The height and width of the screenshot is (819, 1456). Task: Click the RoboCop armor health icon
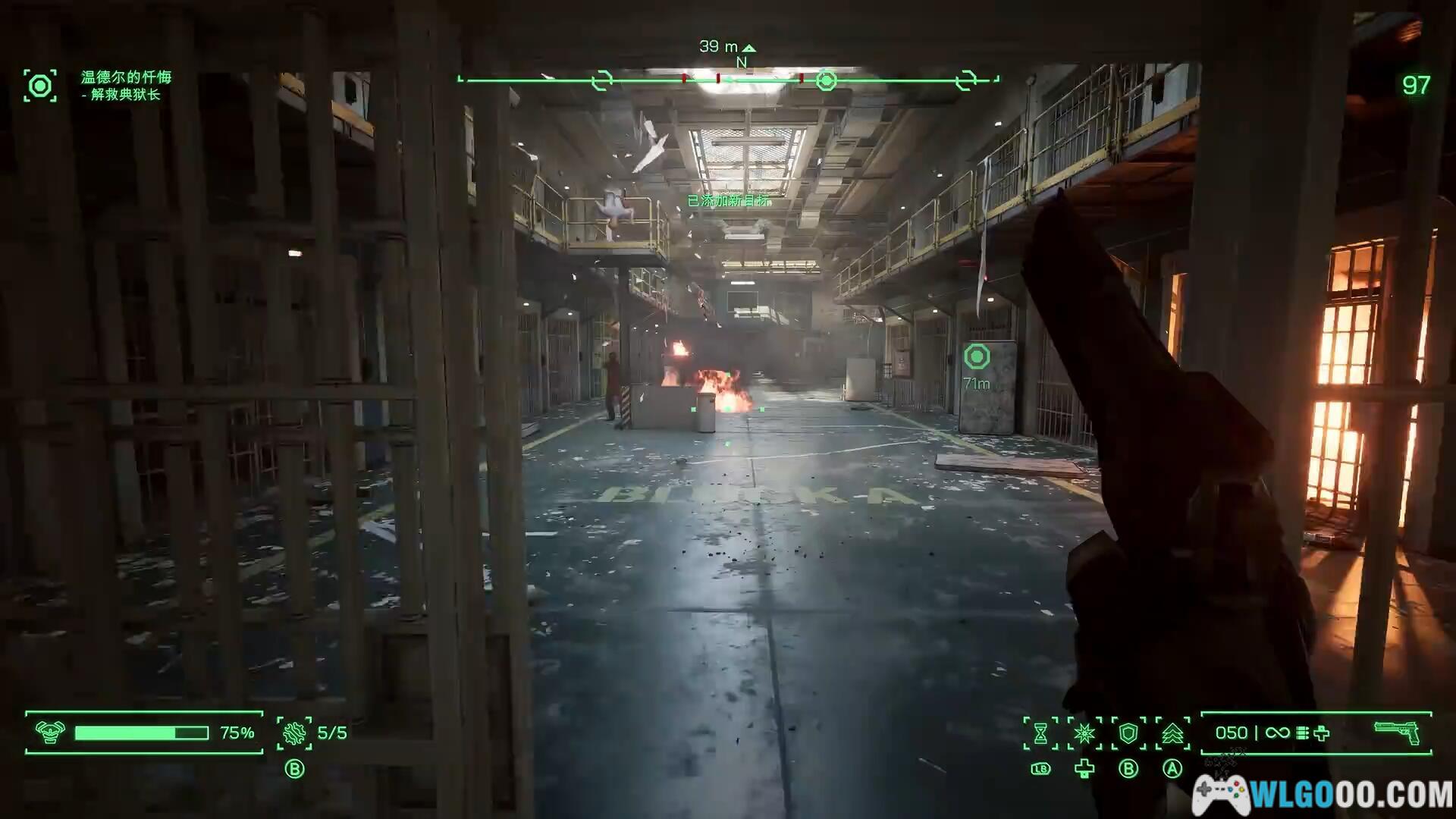[x=50, y=733]
